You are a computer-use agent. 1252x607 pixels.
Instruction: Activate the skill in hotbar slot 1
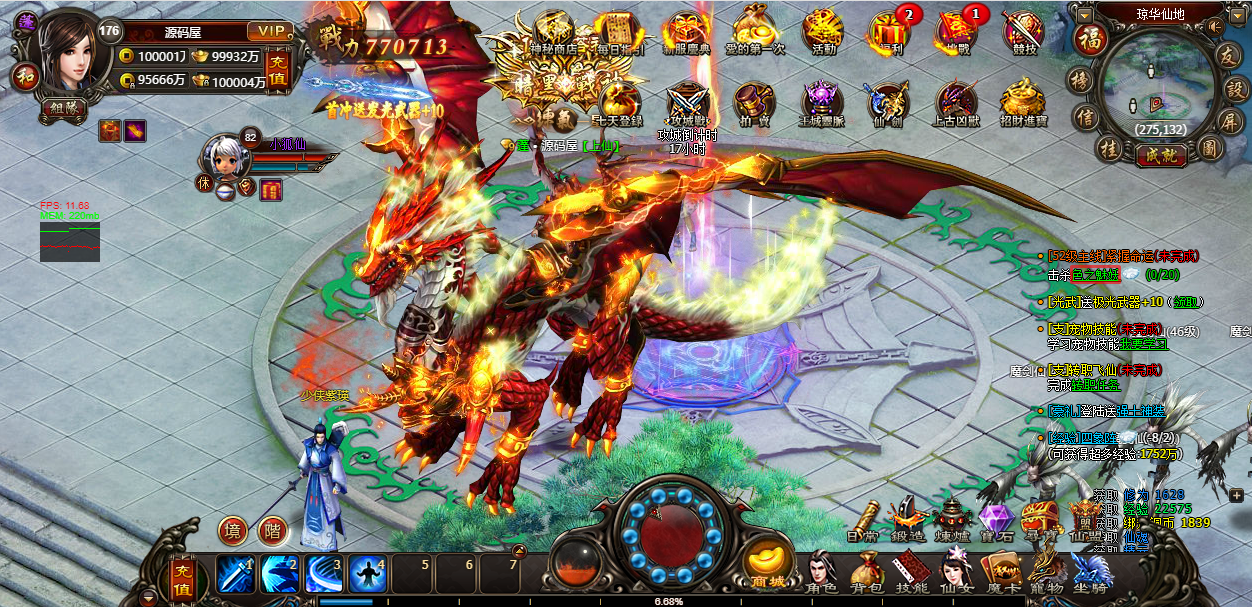coord(236,574)
